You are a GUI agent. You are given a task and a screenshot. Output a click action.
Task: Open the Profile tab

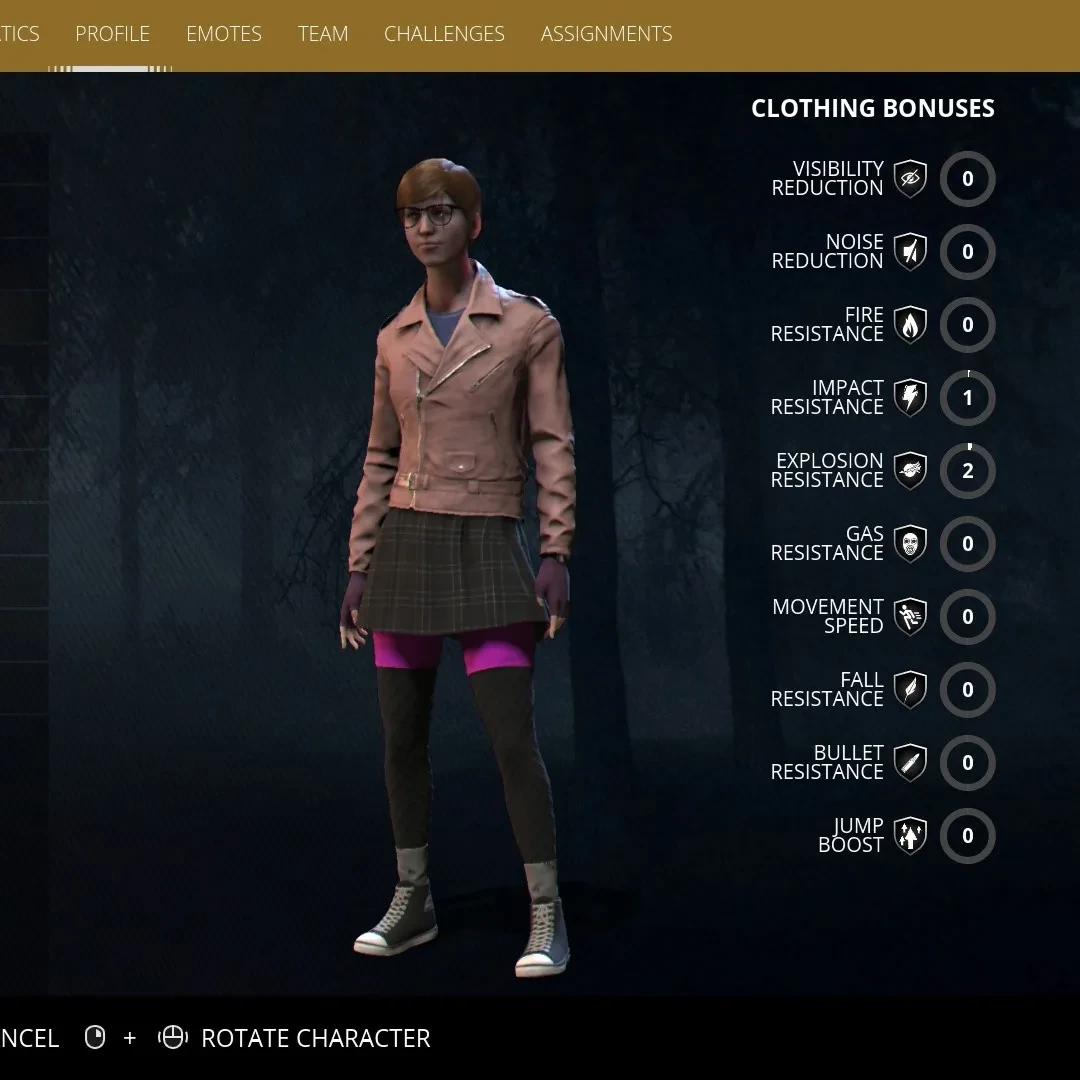click(112, 34)
